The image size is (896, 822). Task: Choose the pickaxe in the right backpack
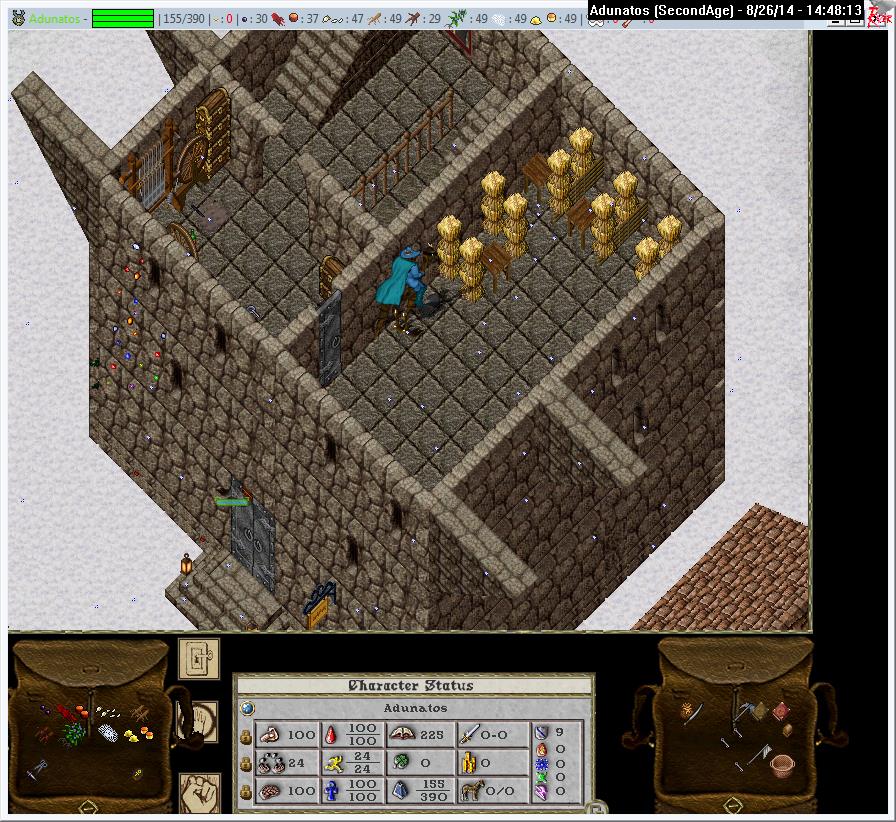743,710
